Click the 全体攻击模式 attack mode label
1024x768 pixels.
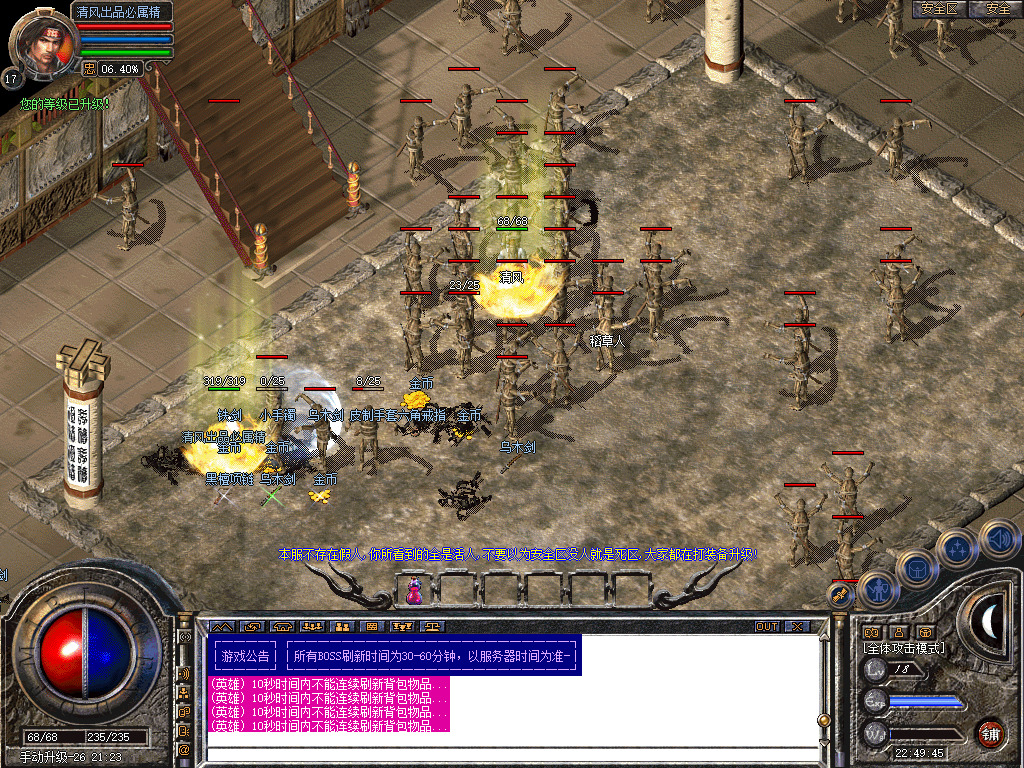905,648
